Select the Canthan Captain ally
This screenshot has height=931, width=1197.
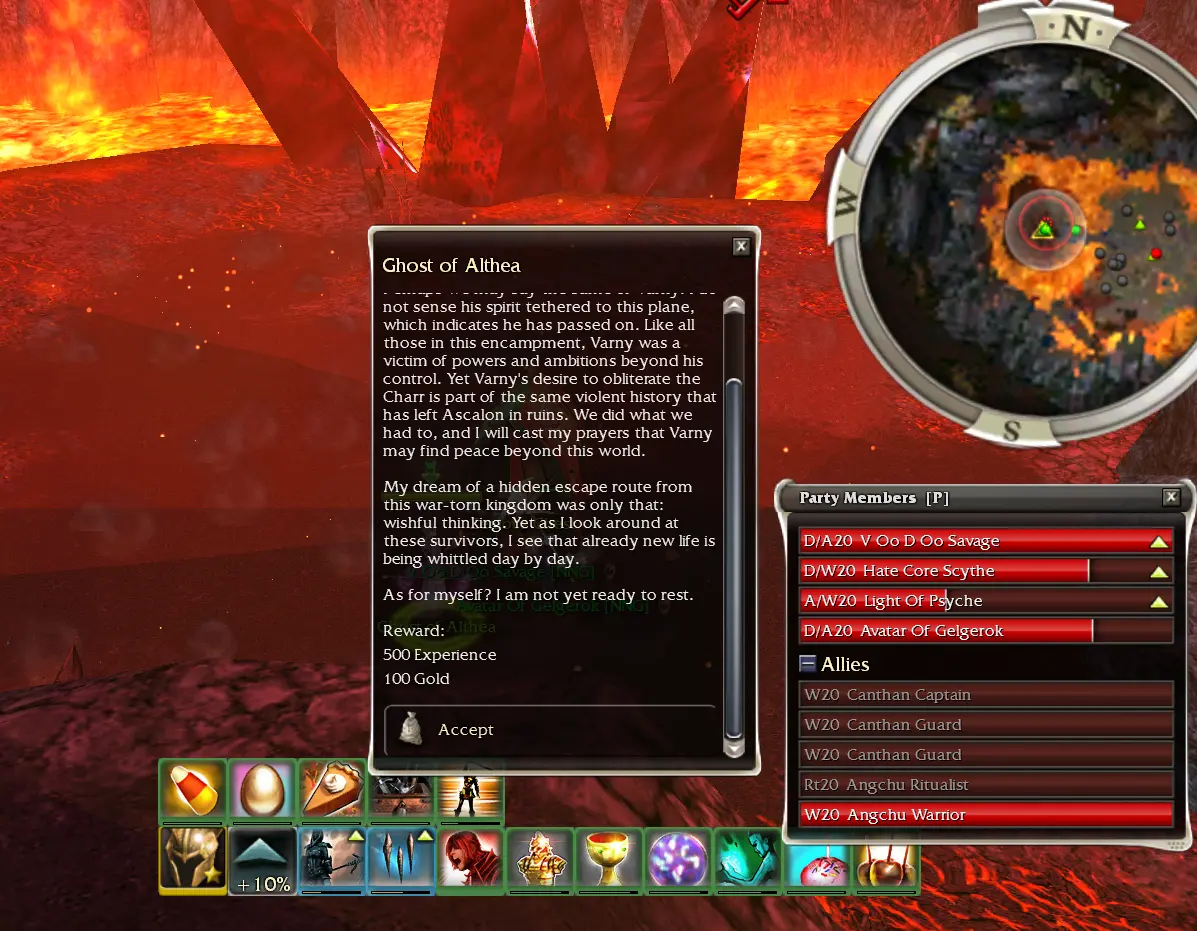pyautogui.click(x=985, y=695)
